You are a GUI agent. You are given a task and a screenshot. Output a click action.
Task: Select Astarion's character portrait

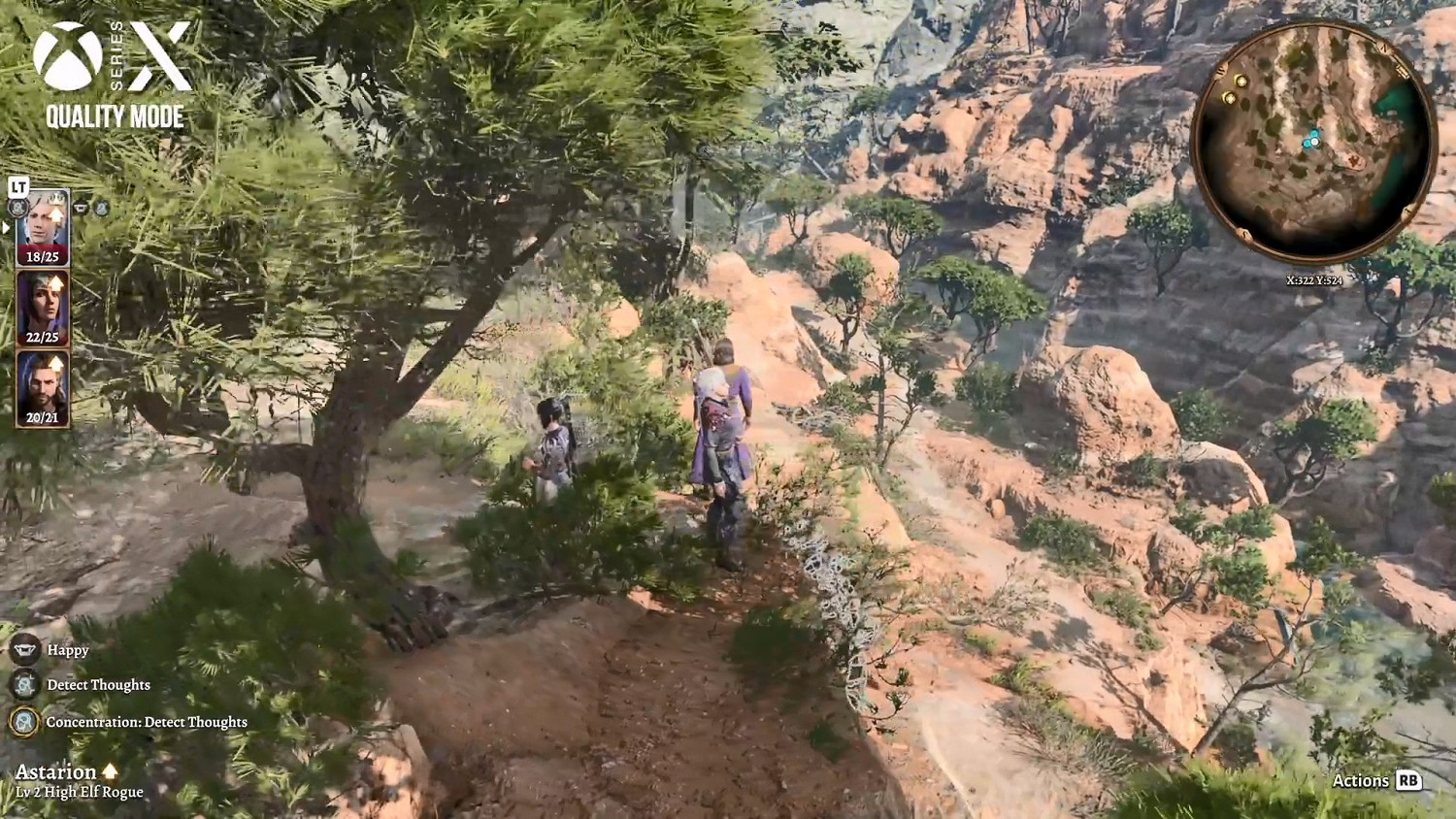coord(43,225)
